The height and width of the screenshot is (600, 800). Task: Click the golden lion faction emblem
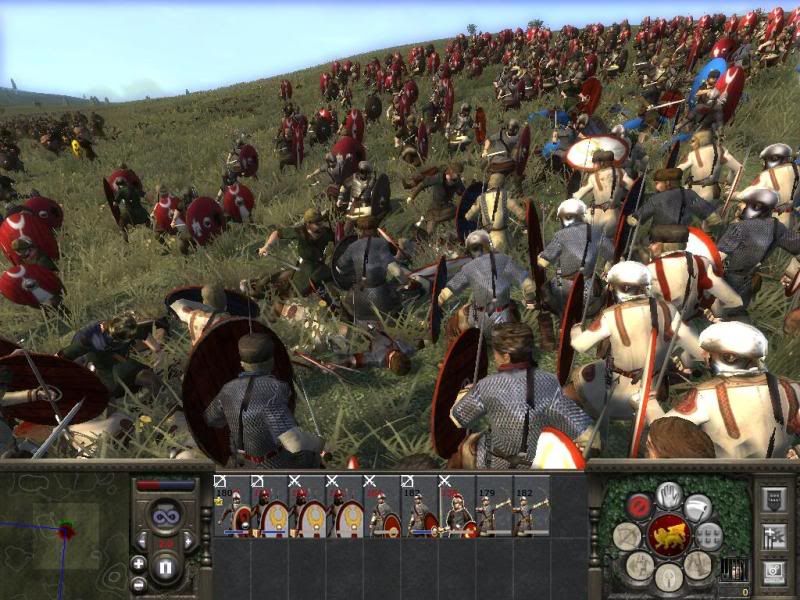[669, 538]
